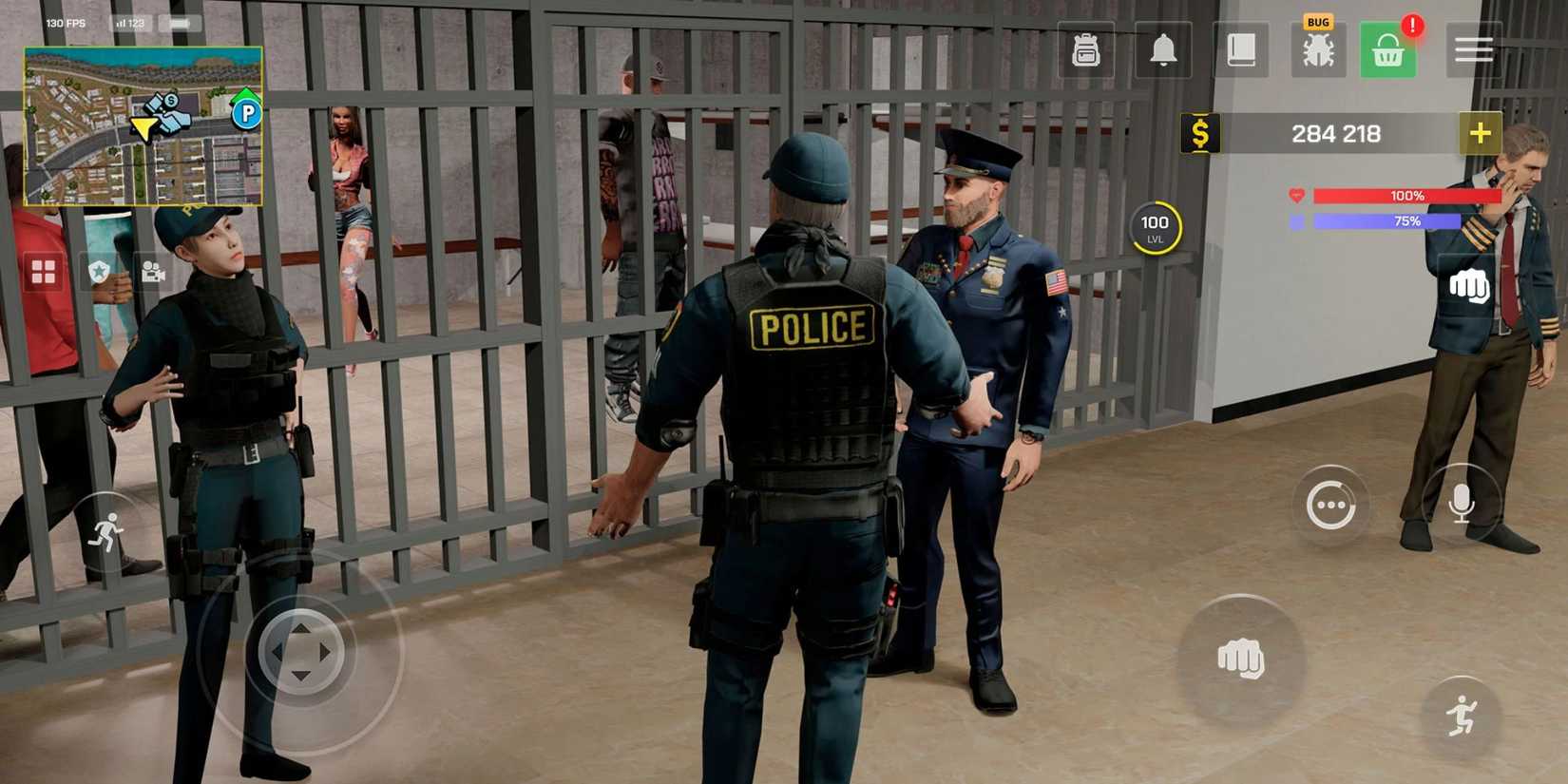Open the green shop basket
1568x784 pixels.
[x=1388, y=50]
